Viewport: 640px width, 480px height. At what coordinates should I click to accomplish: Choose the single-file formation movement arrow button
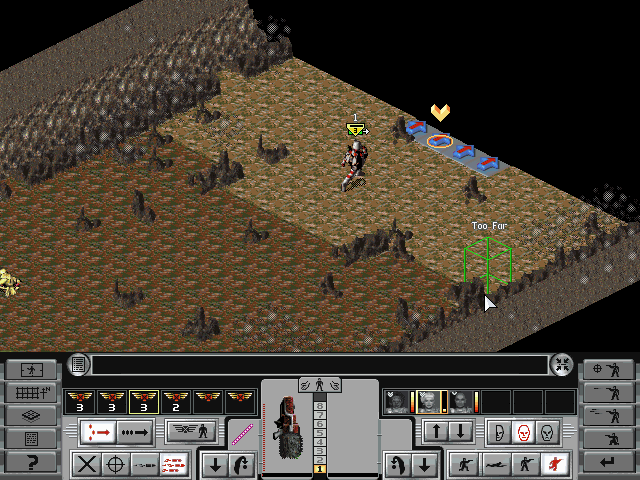(x=138, y=433)
